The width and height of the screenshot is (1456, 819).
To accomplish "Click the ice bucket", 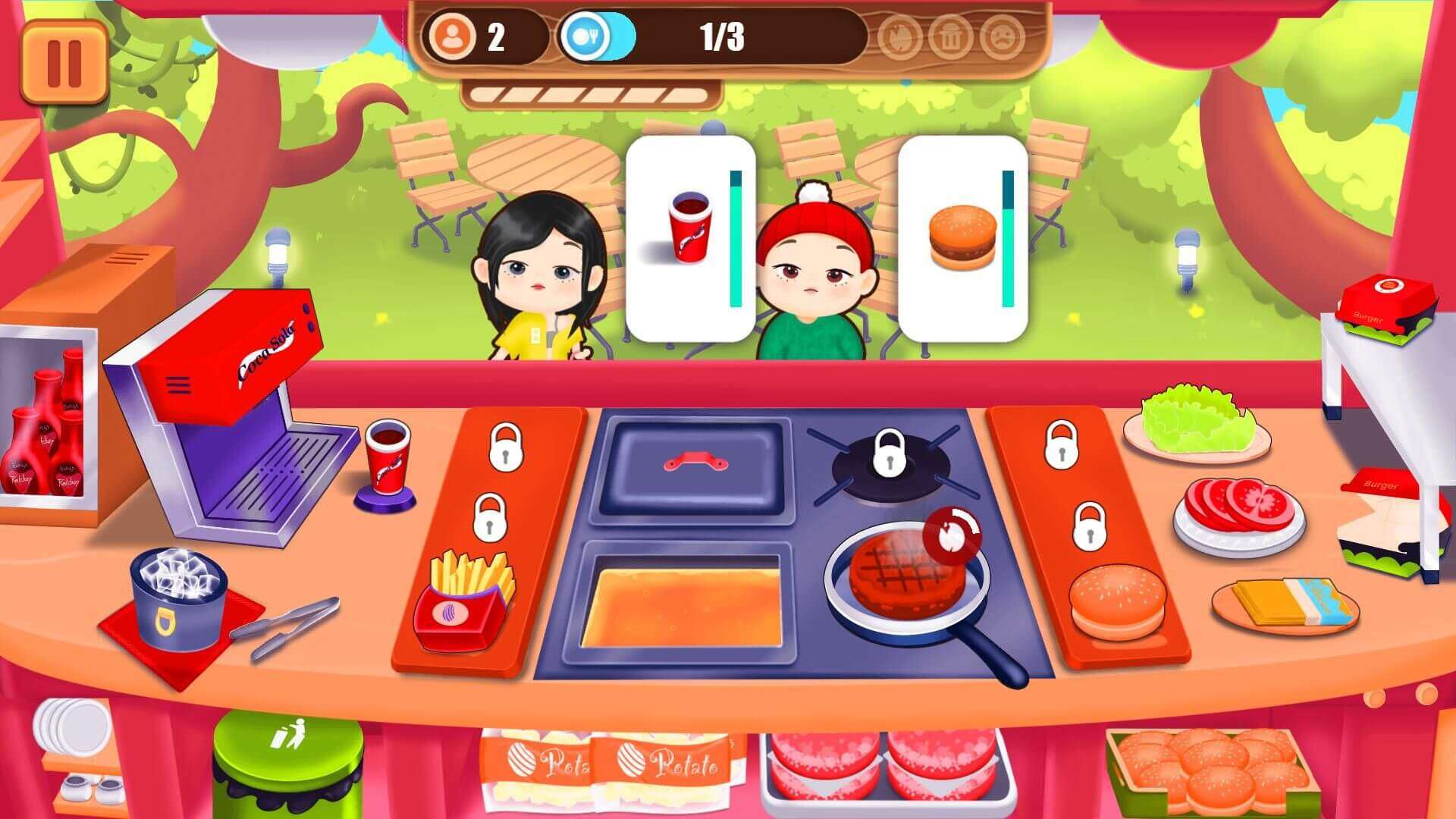I will point(179,597).
